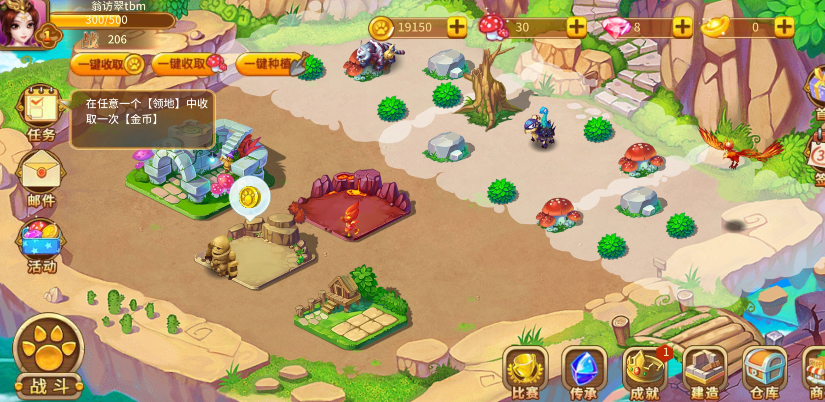
Task: Collect the gold coin bubble over territory
Action: click(249, 196)
